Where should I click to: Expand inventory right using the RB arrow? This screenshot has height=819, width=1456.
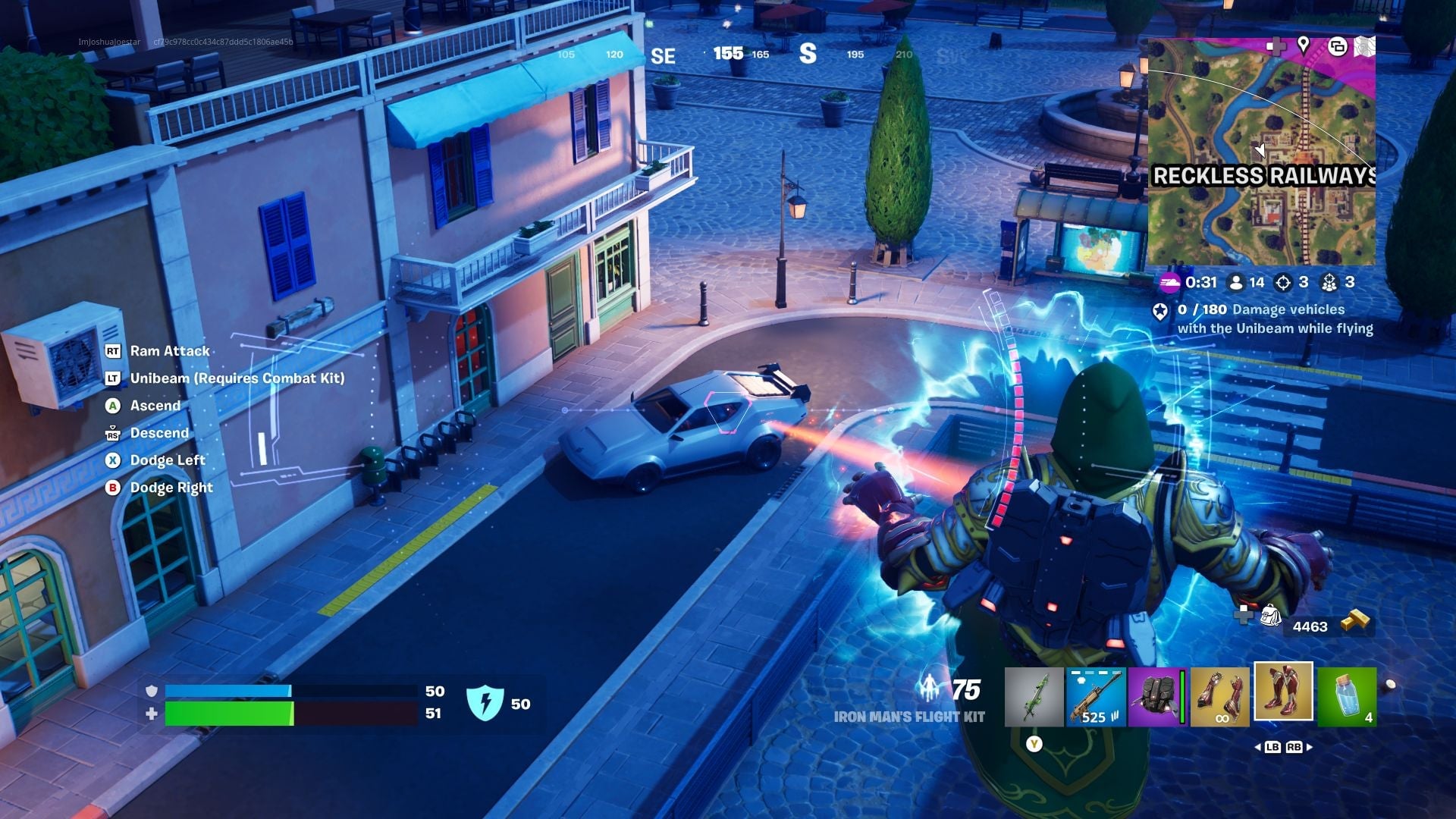1294,747
